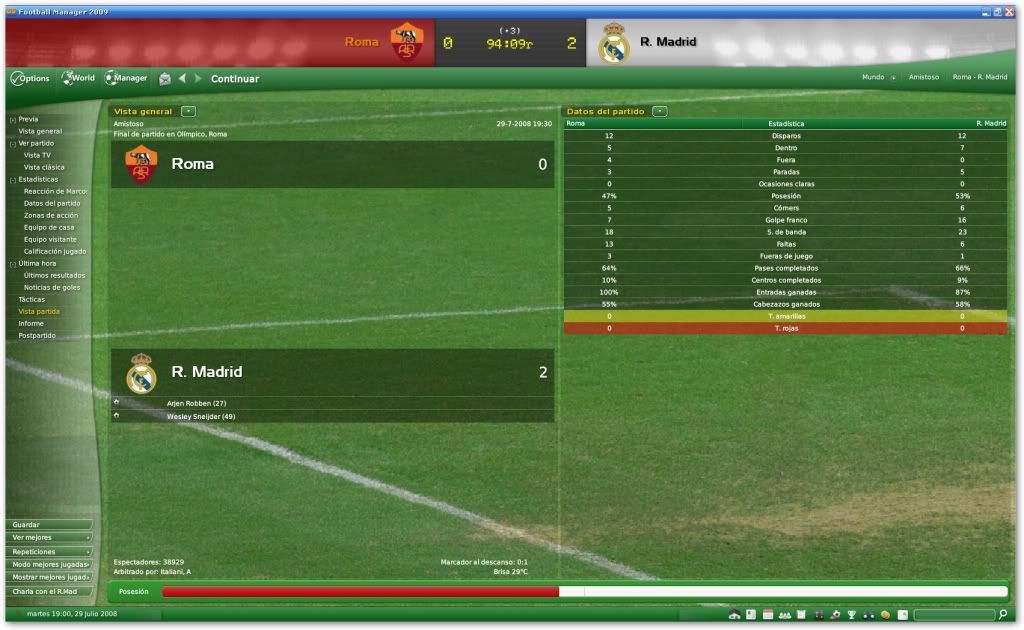Open the Repeticiones menu button
This screenshot has width=1024, height=630.
[x=48, y=551]
